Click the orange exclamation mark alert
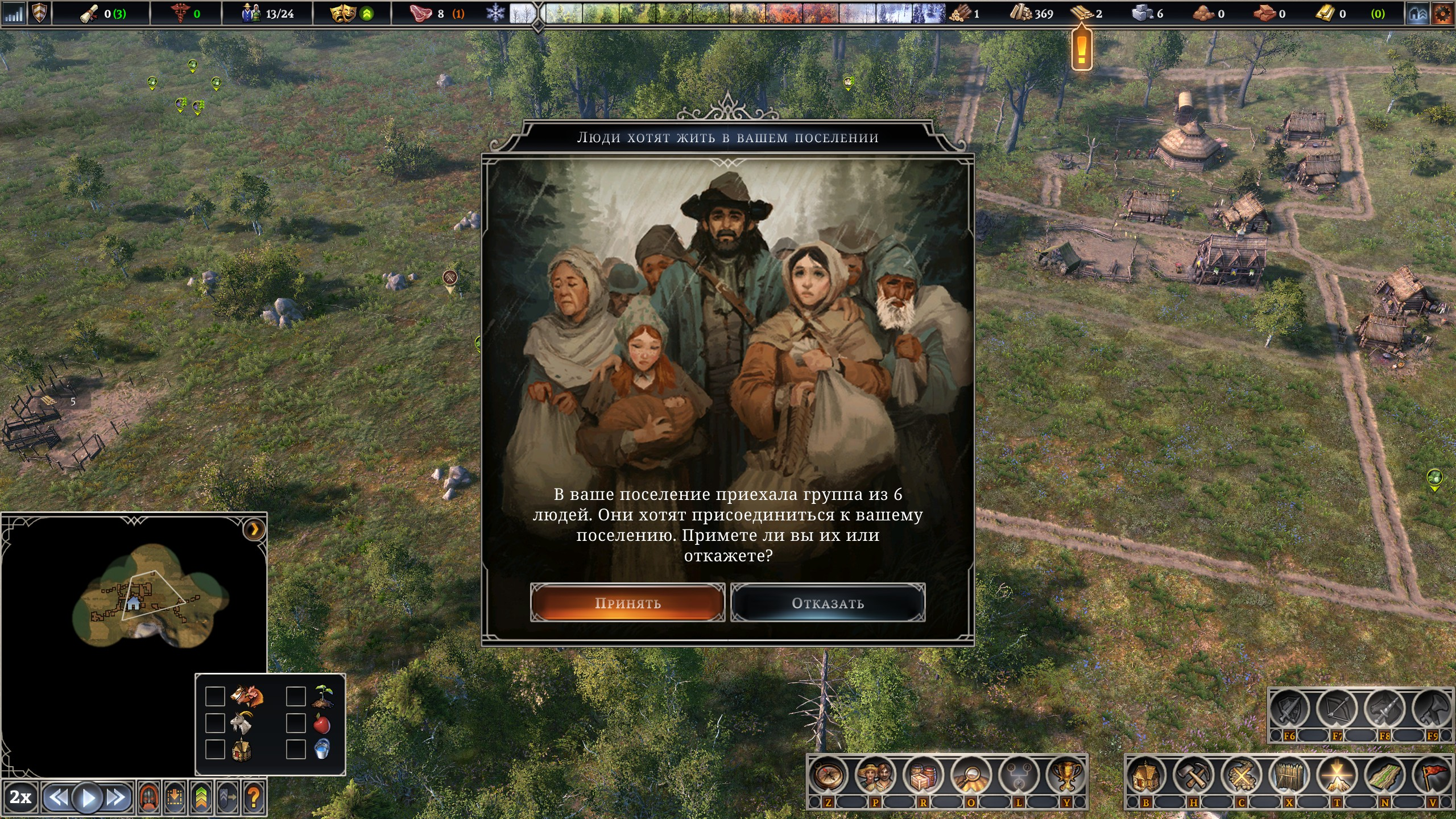 pyautogui.click(x=1081, y=50)
